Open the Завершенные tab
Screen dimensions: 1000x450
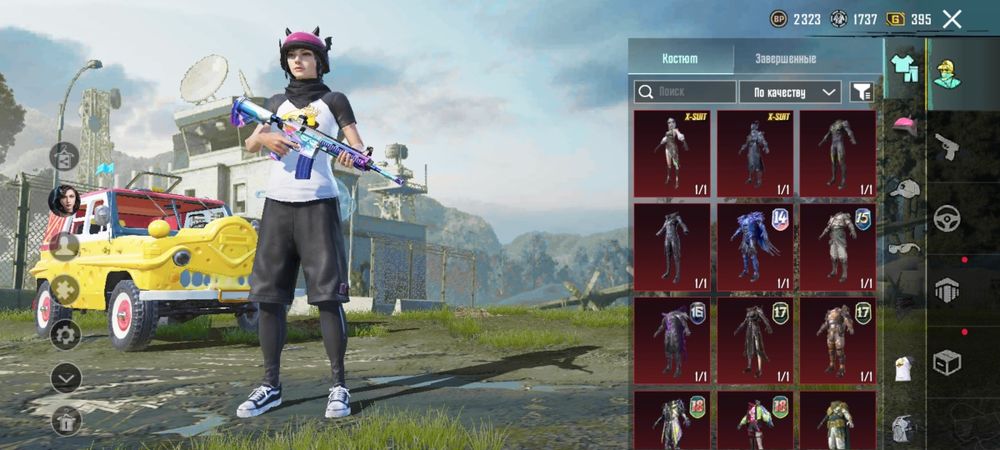(785, 59)
